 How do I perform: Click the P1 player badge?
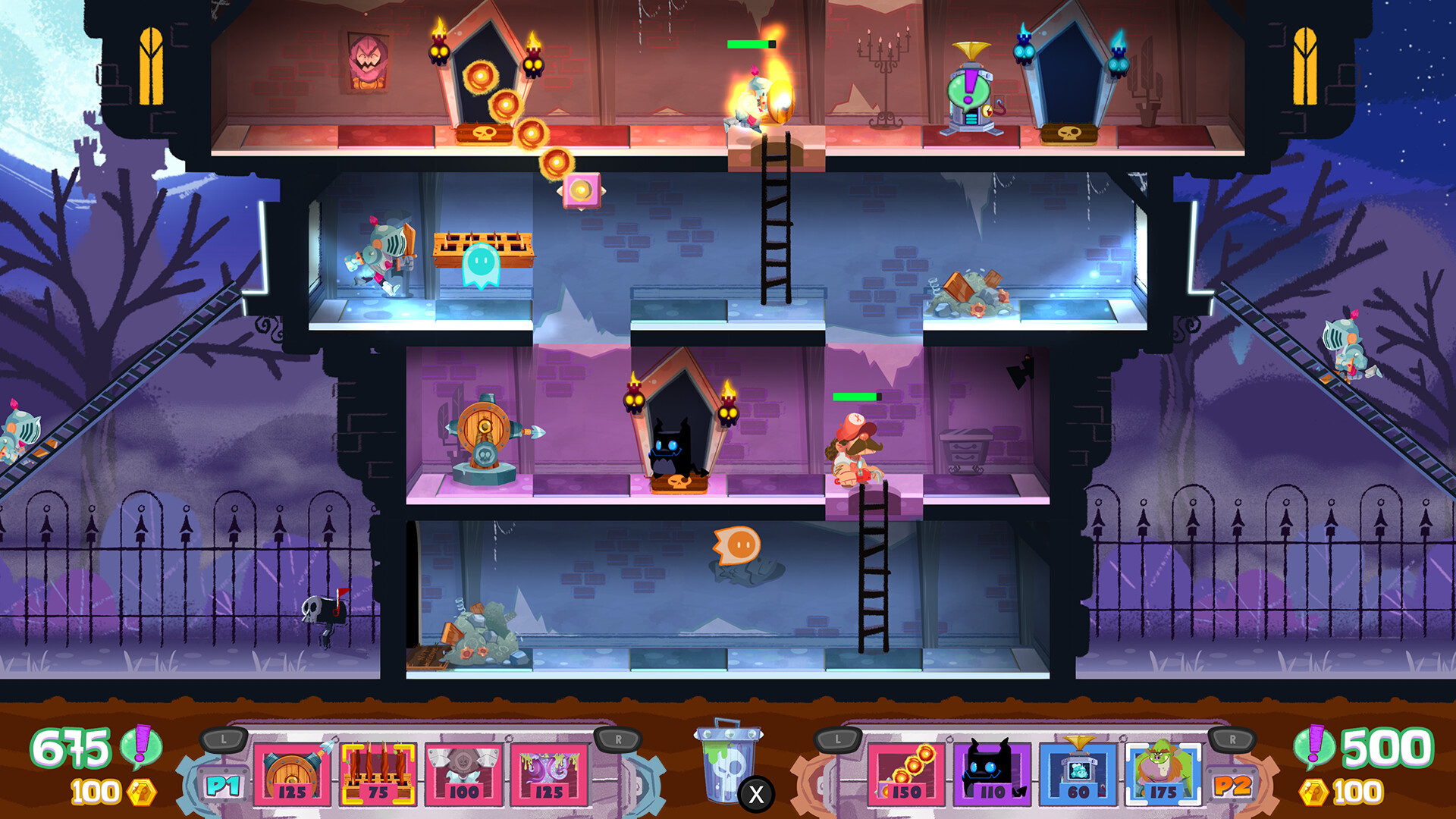coord(223,785)
